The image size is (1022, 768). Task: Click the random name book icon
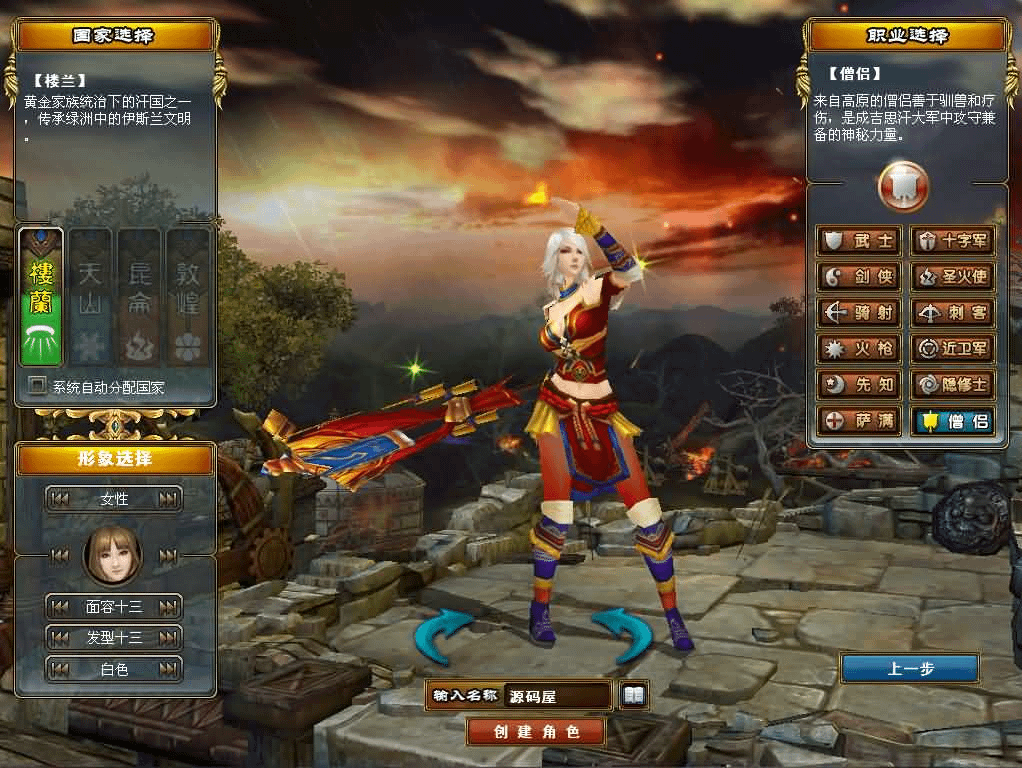(634, 695)
